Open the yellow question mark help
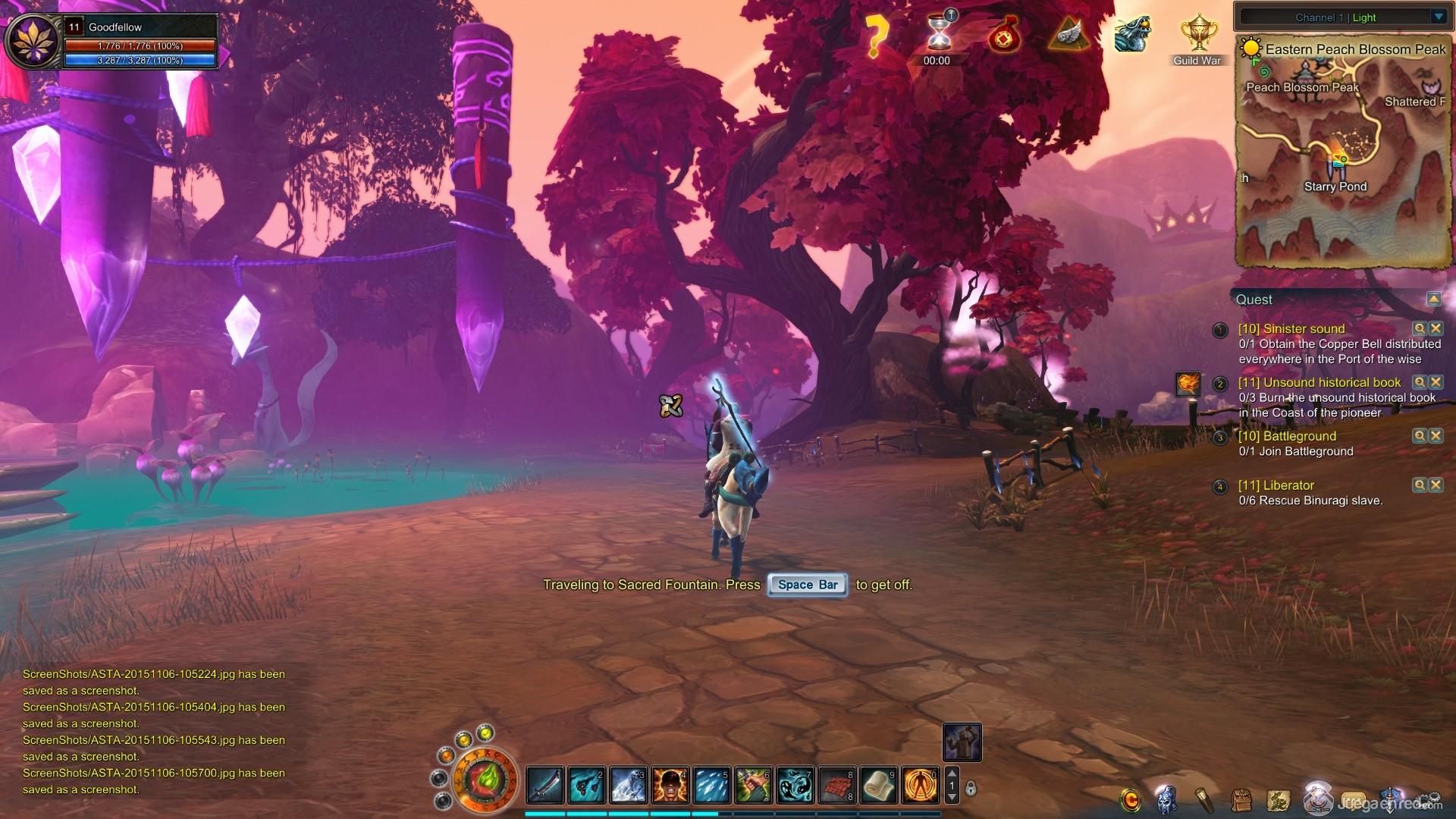The image size is (1456, 819). pyautogui.click(x=876, y=36)
